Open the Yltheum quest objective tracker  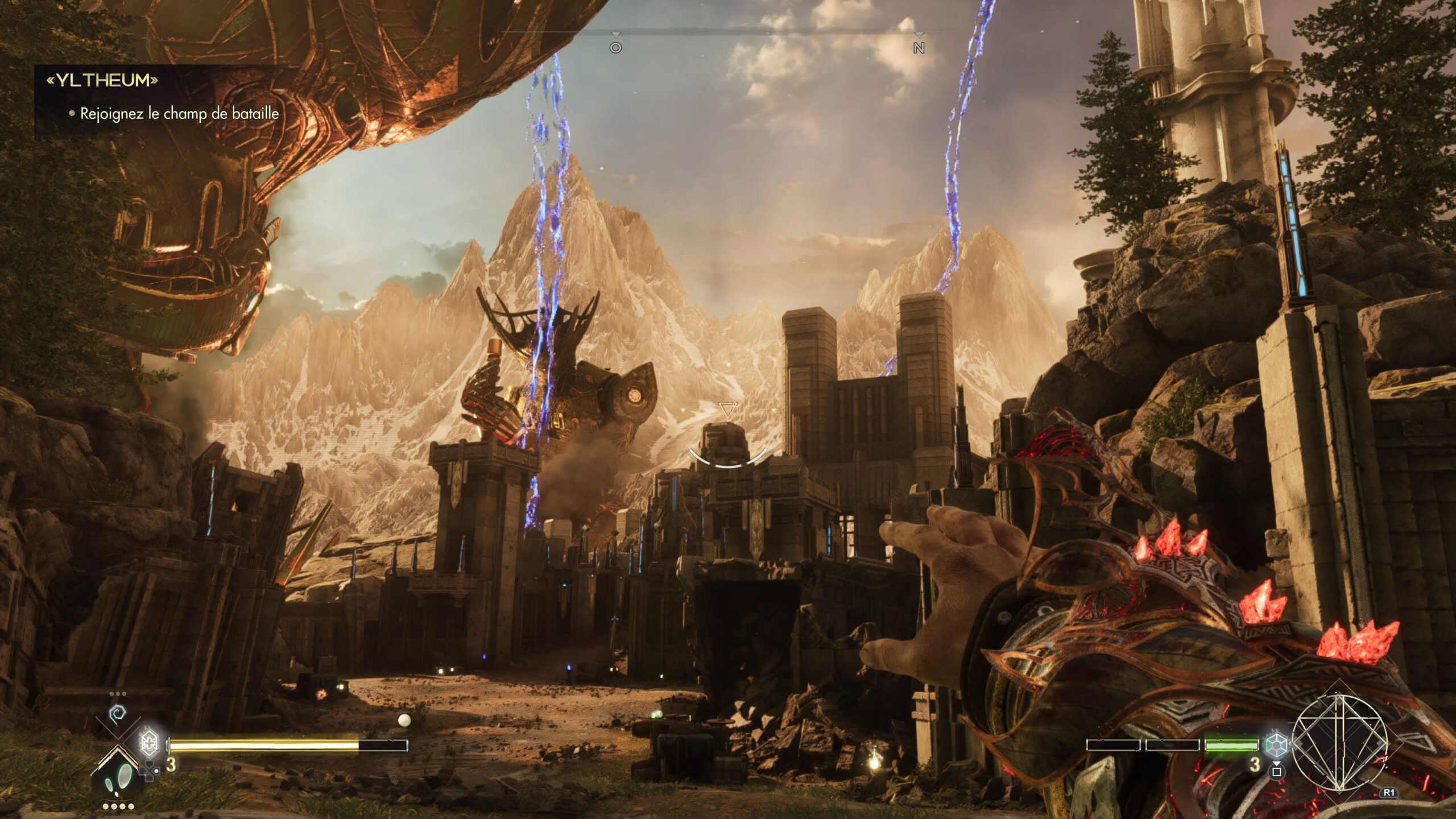tap(102, 81)
